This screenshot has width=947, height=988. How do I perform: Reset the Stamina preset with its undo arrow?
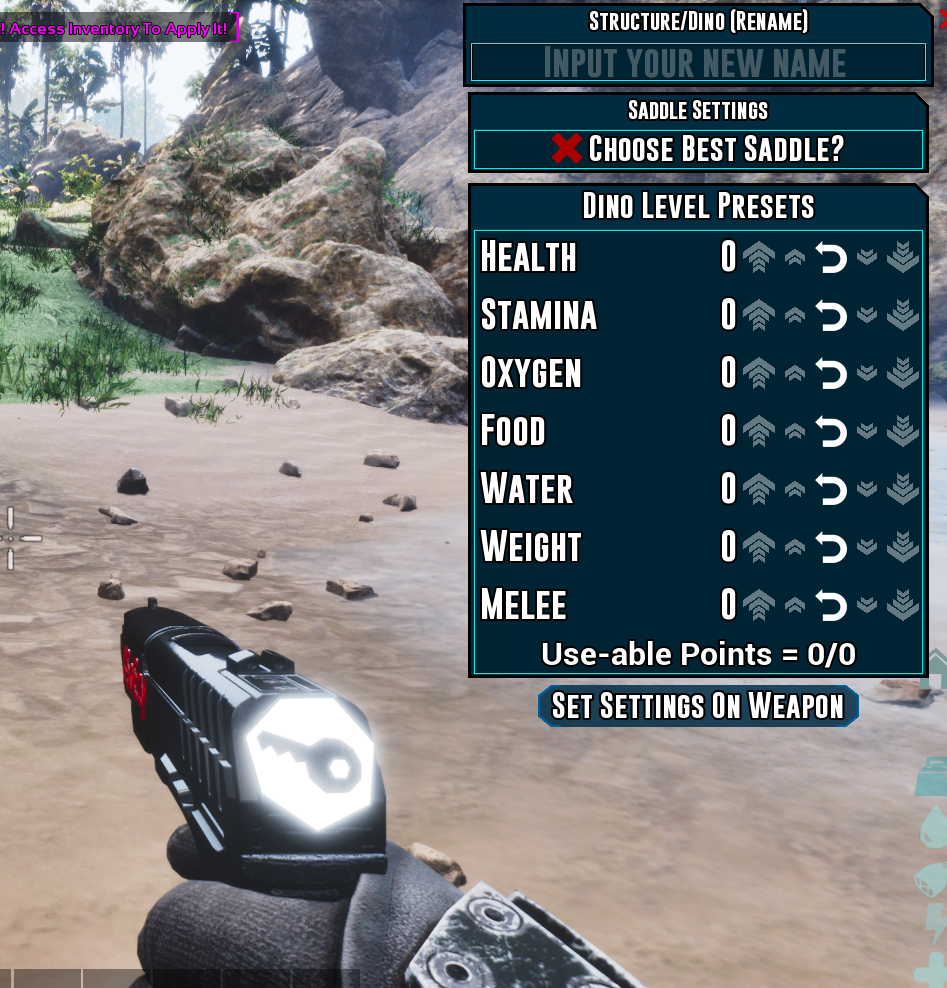pyautogui.click(x=831, y=316)
